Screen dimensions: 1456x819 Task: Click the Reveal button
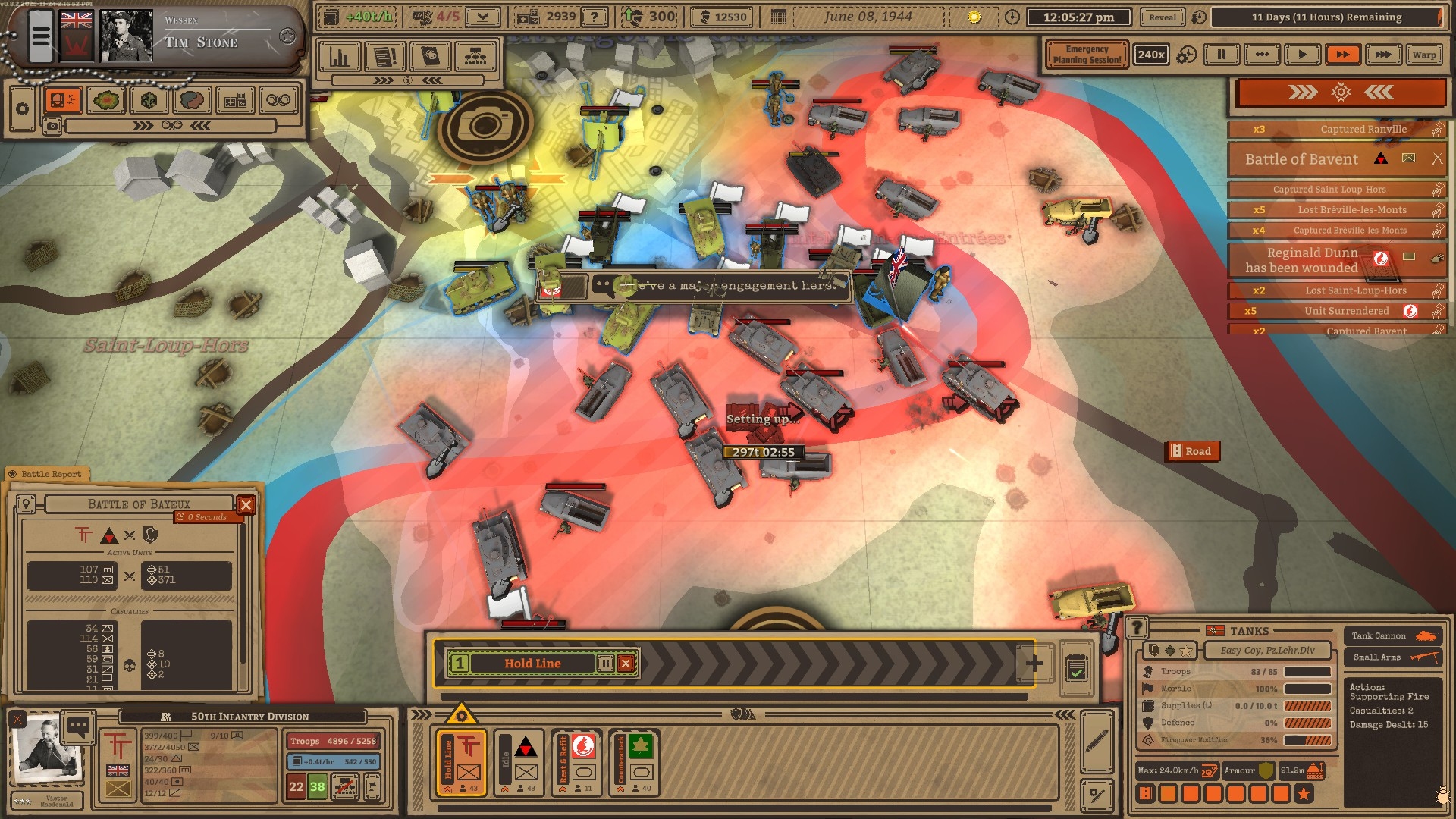pos(1162,17)
